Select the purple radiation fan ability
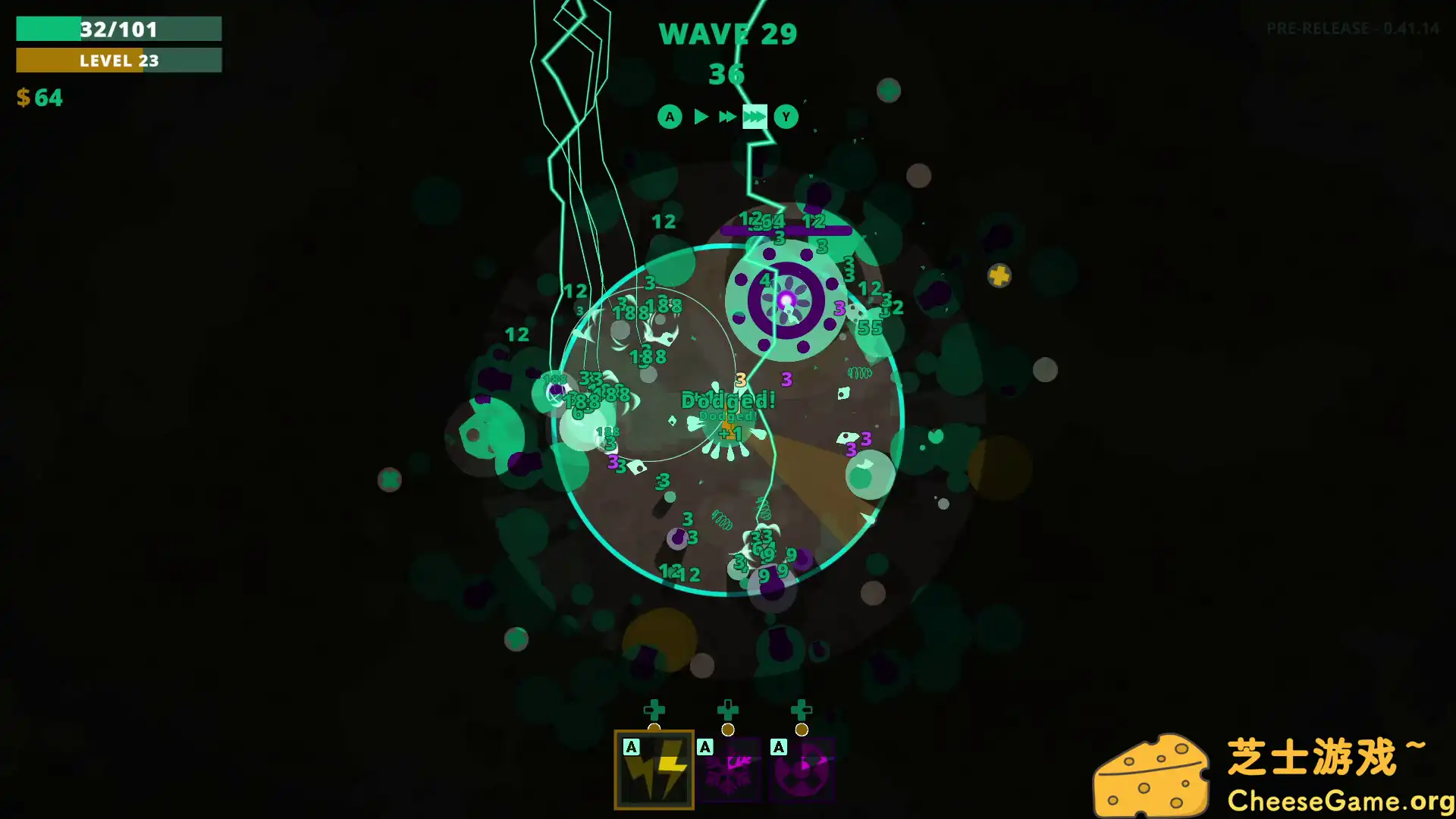The image size is (1456, 819). pos(801,770)
